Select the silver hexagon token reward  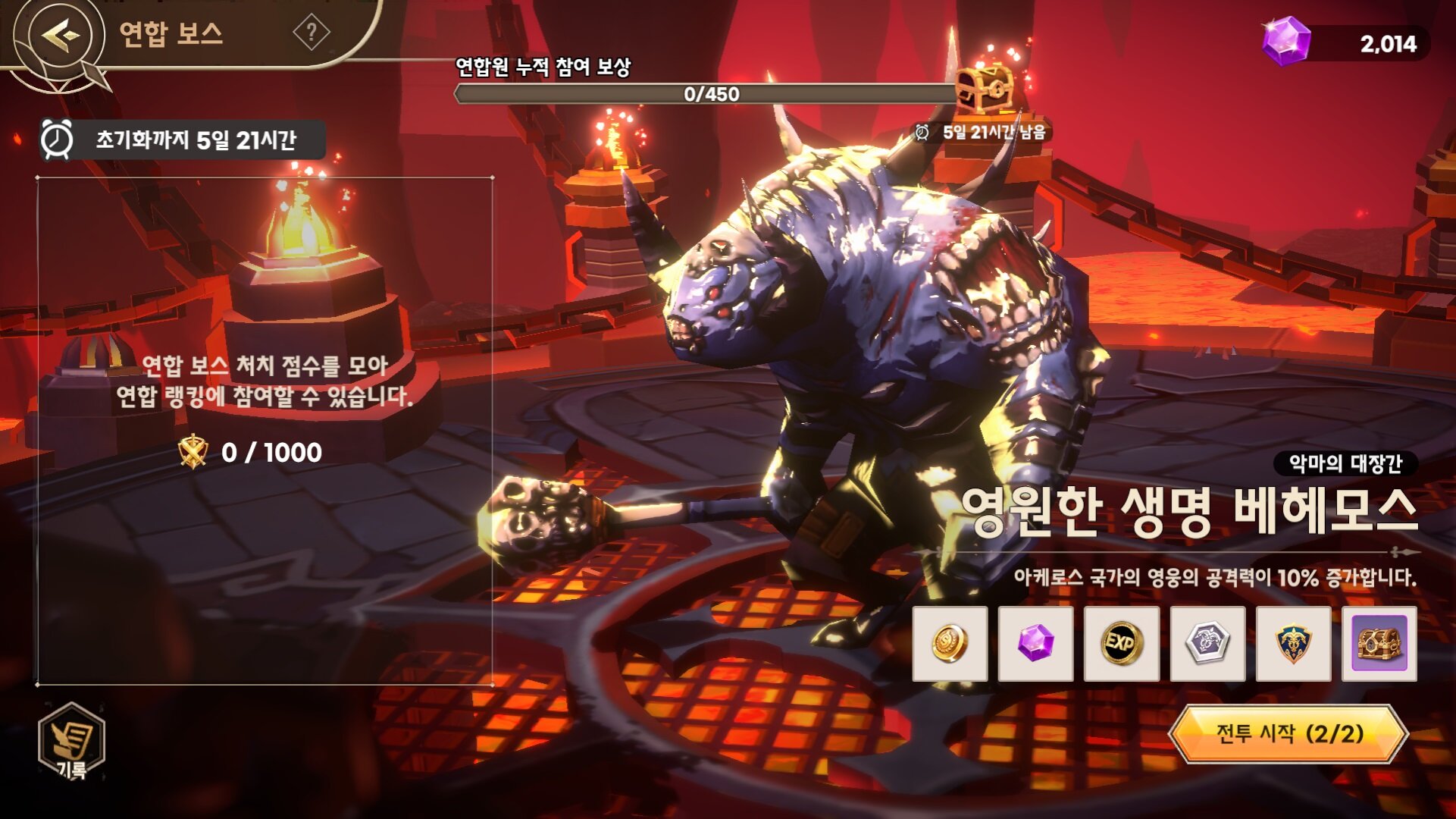click(1207, 644)
